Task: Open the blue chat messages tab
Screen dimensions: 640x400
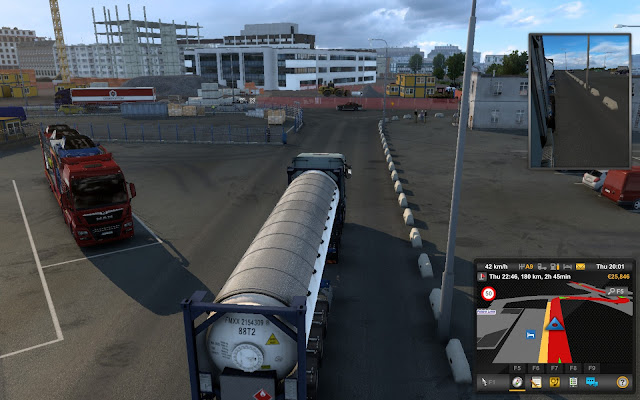Action: coord(592,381)
